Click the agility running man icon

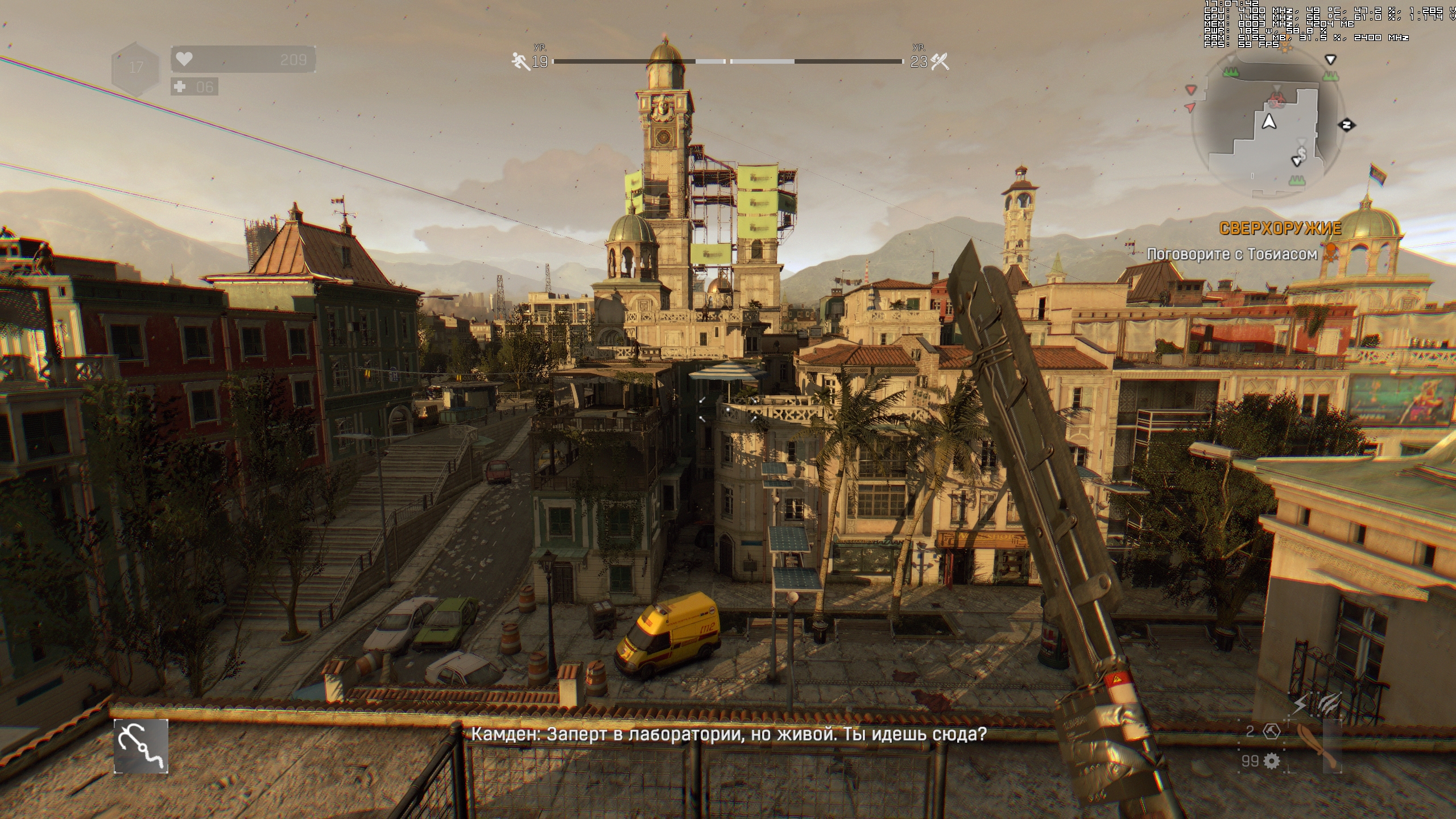coord(520,60)
